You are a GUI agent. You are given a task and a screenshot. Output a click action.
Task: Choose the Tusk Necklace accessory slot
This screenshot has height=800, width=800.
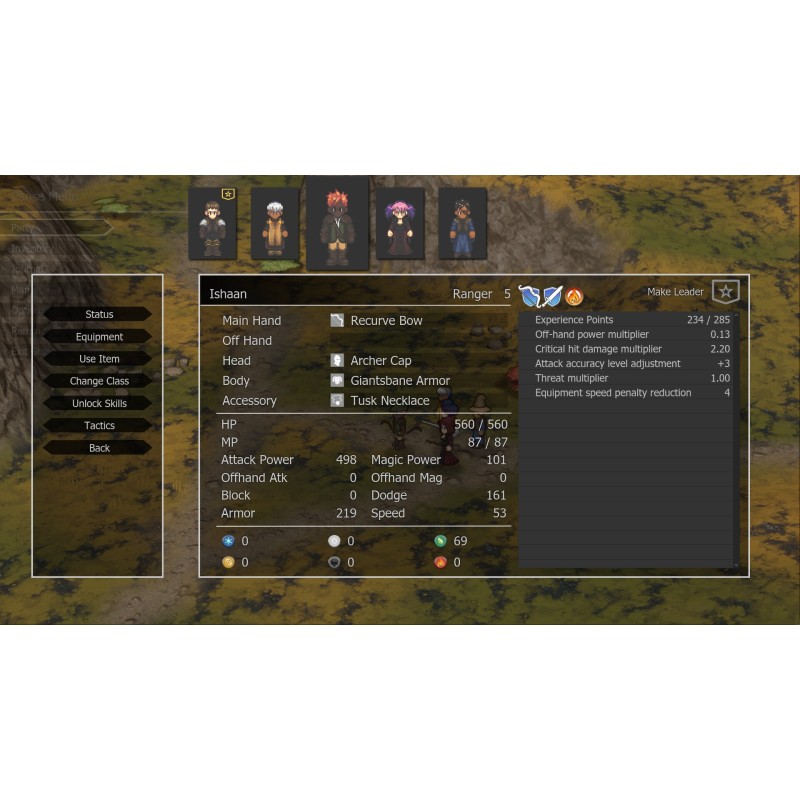pyautogui.click(x=389, y=401)
